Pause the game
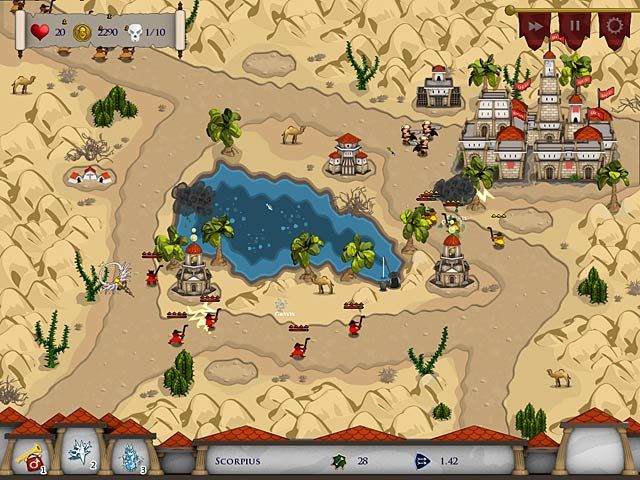This screenshot has height=480, width=640. pyautogui.click(x=574, y=26)
